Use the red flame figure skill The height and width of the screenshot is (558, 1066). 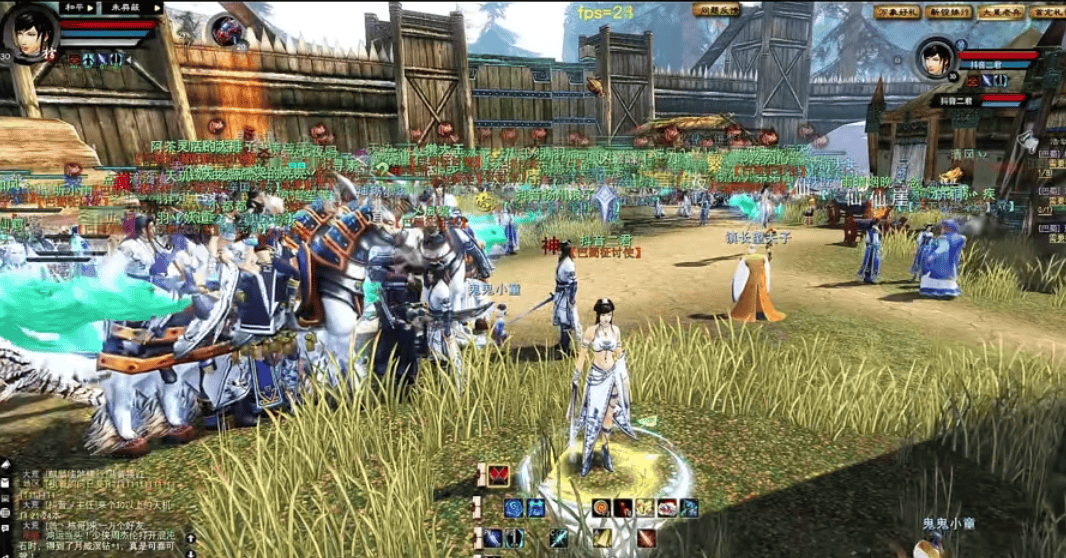(x=623, y=508)
